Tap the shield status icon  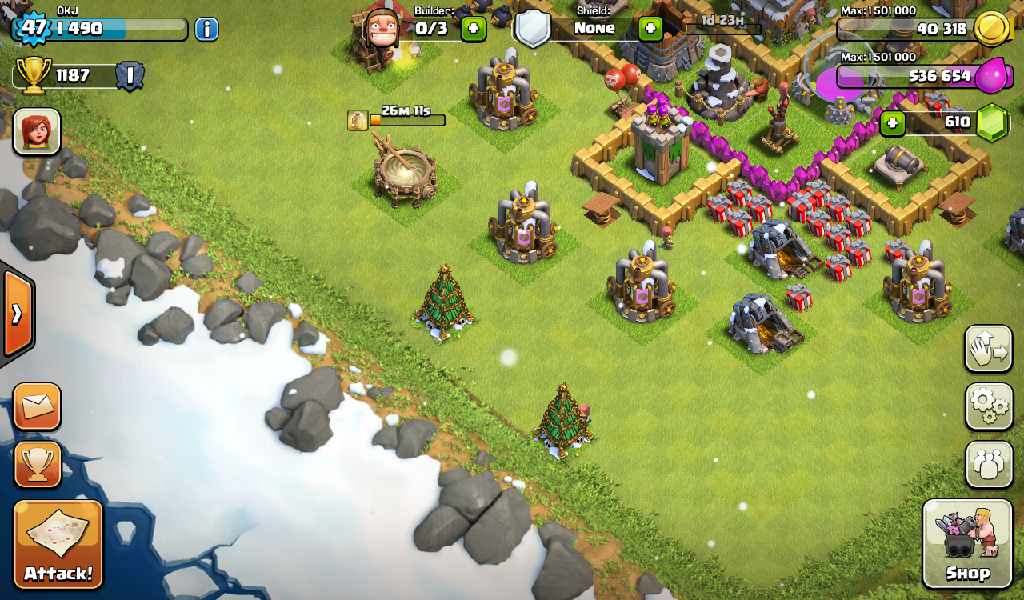[x=533, y=29]
